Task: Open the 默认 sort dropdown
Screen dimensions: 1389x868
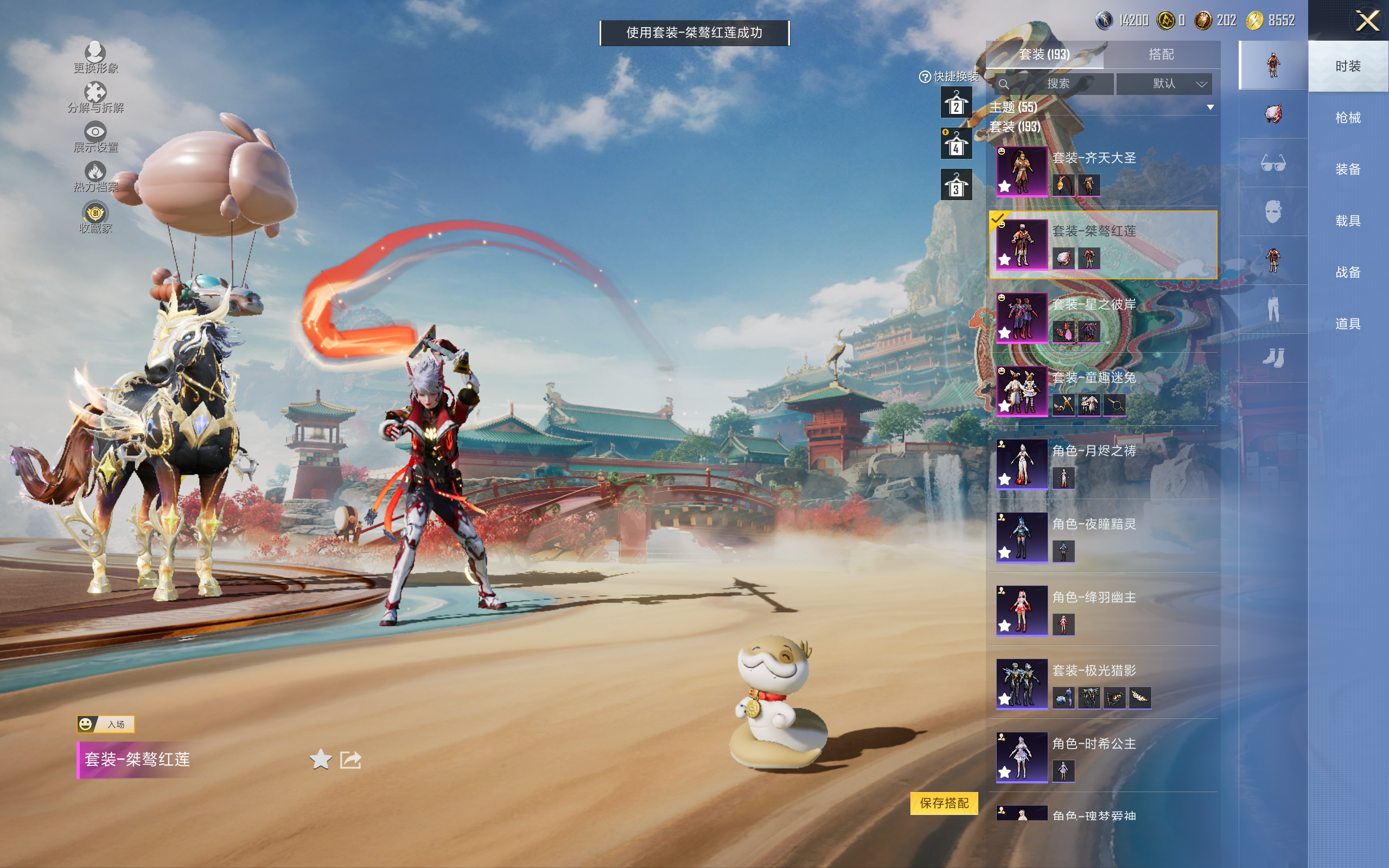Action: (1164, 84)
